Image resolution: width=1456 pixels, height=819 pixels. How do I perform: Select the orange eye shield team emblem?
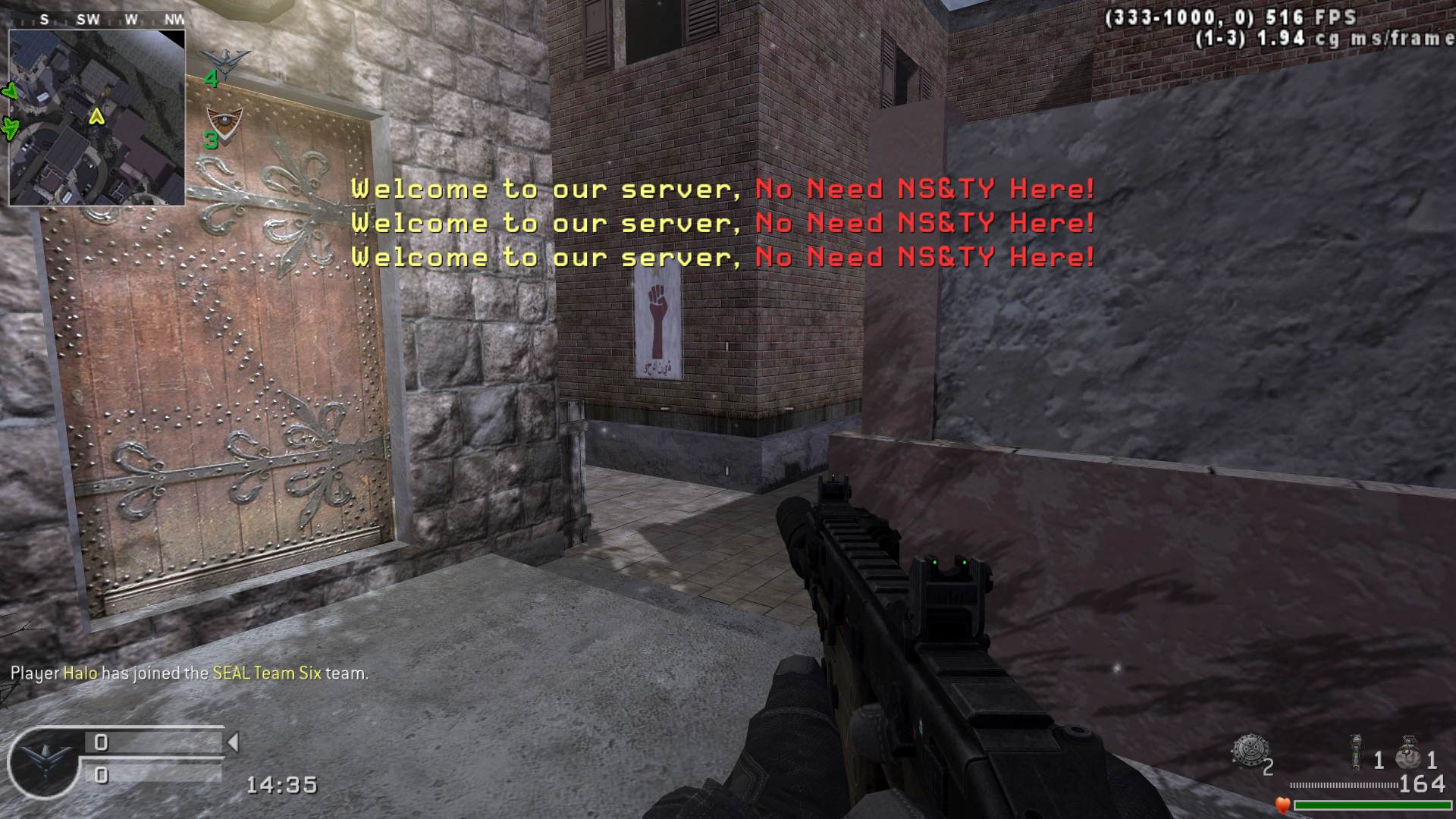coord(224,121)
